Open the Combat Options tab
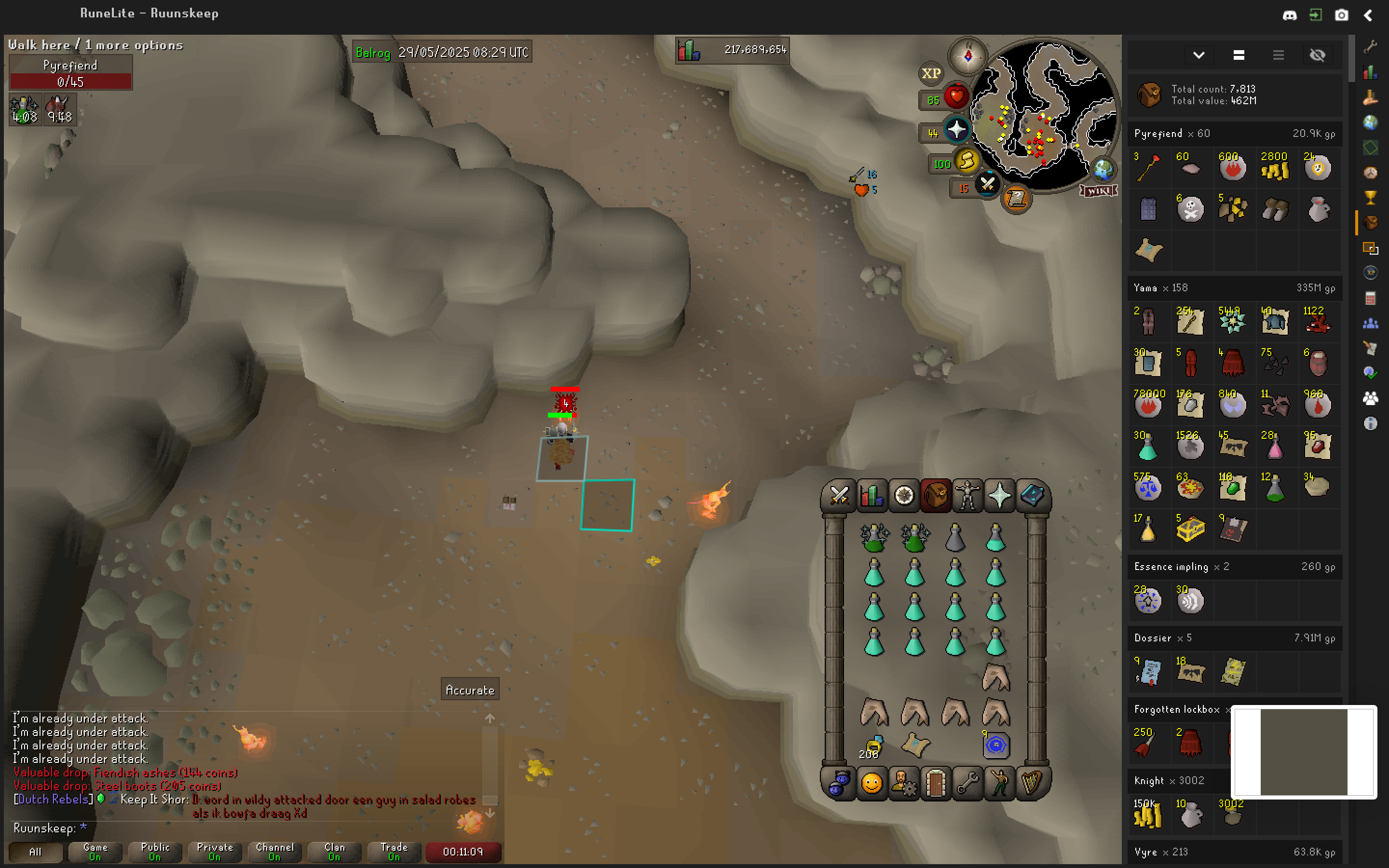 coord(839,495)
